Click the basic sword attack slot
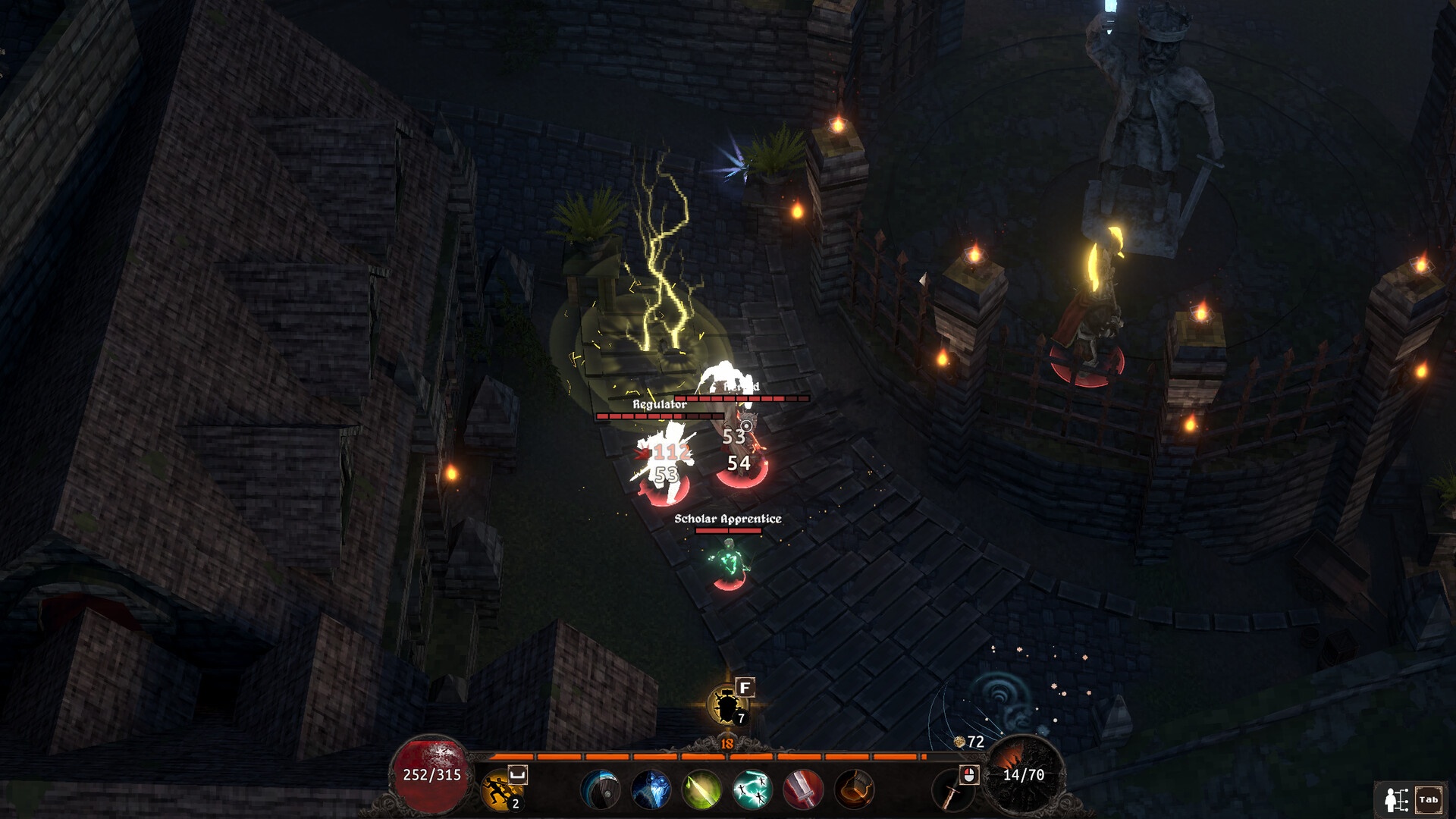1456x819 pixels. point(952,792)
